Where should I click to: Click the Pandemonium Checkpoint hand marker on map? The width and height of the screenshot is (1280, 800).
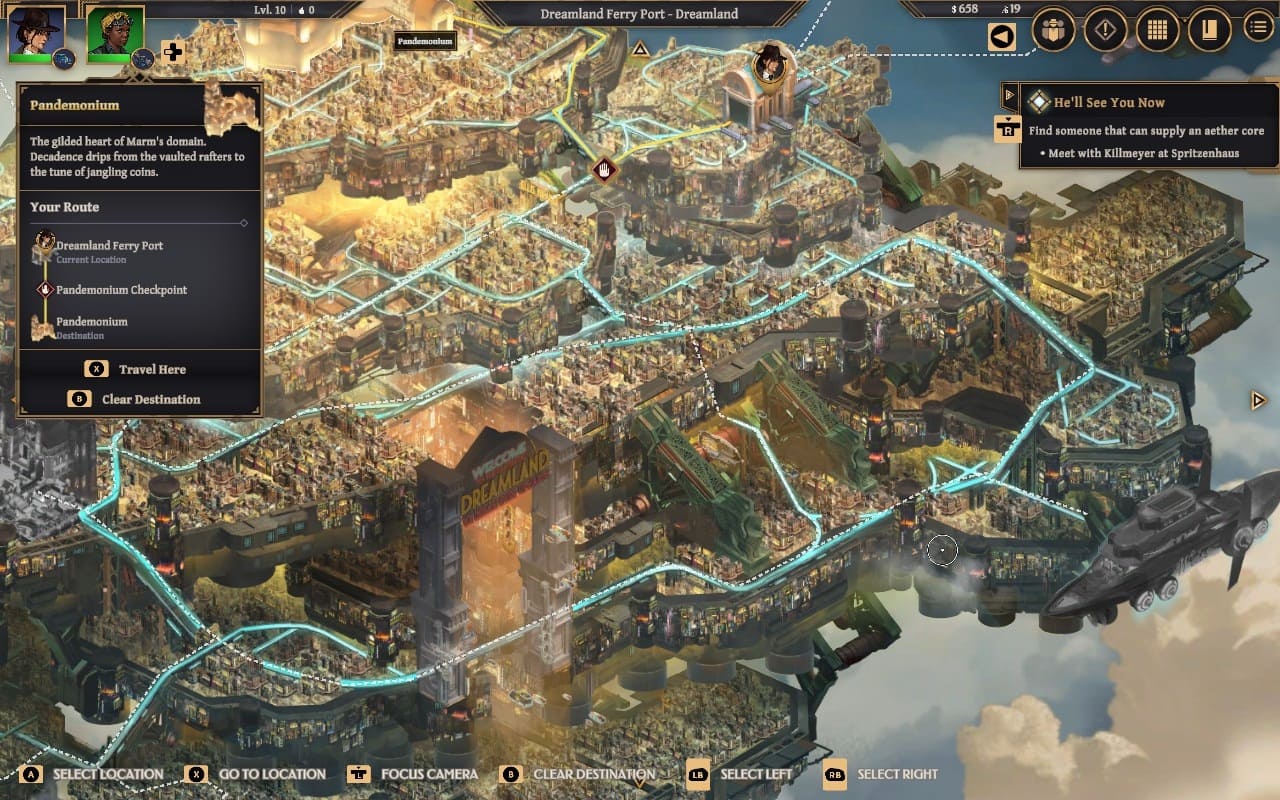tap(603, 169)
